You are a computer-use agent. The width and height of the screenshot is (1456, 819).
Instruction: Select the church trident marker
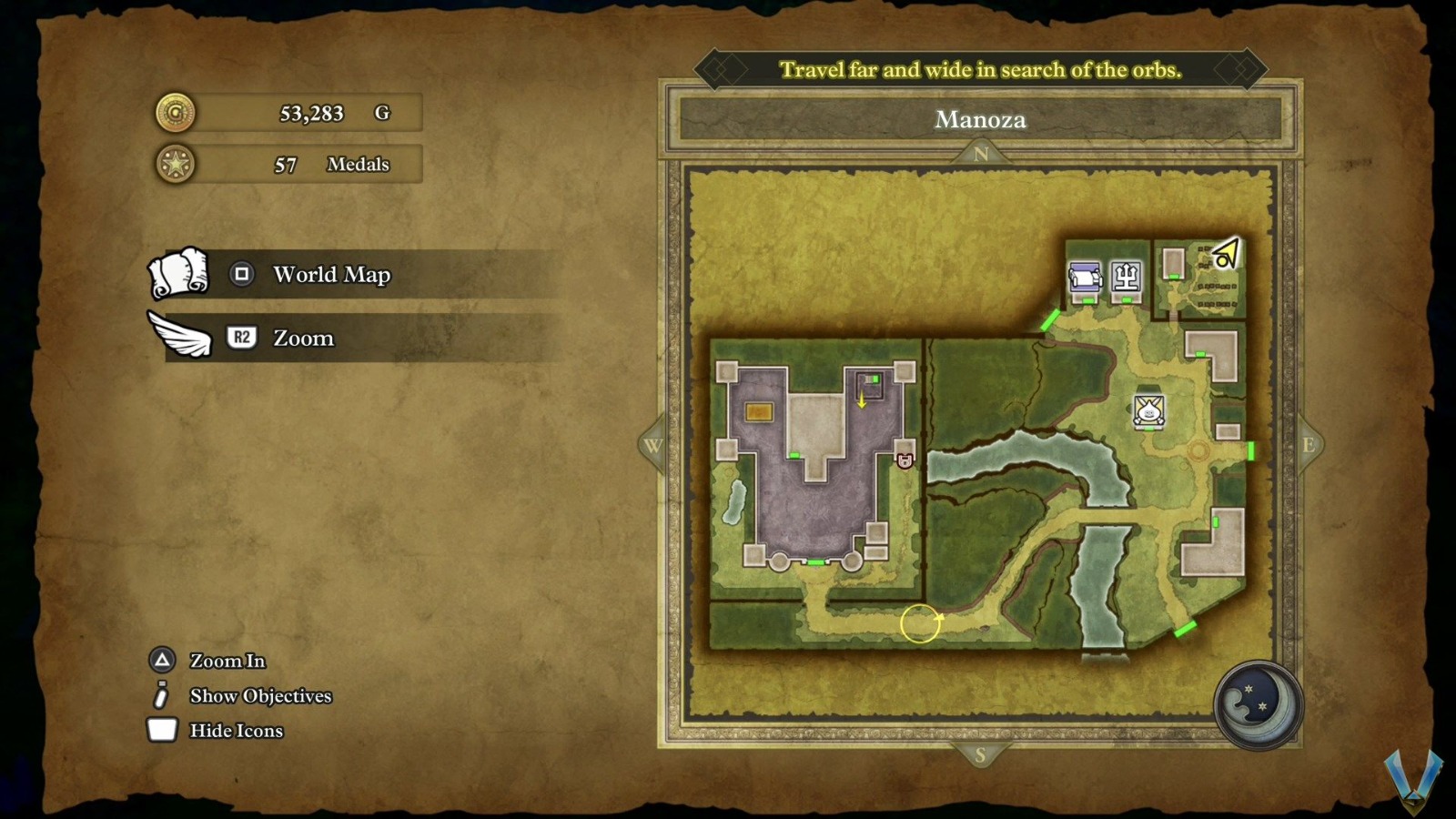click(1126, 275)
